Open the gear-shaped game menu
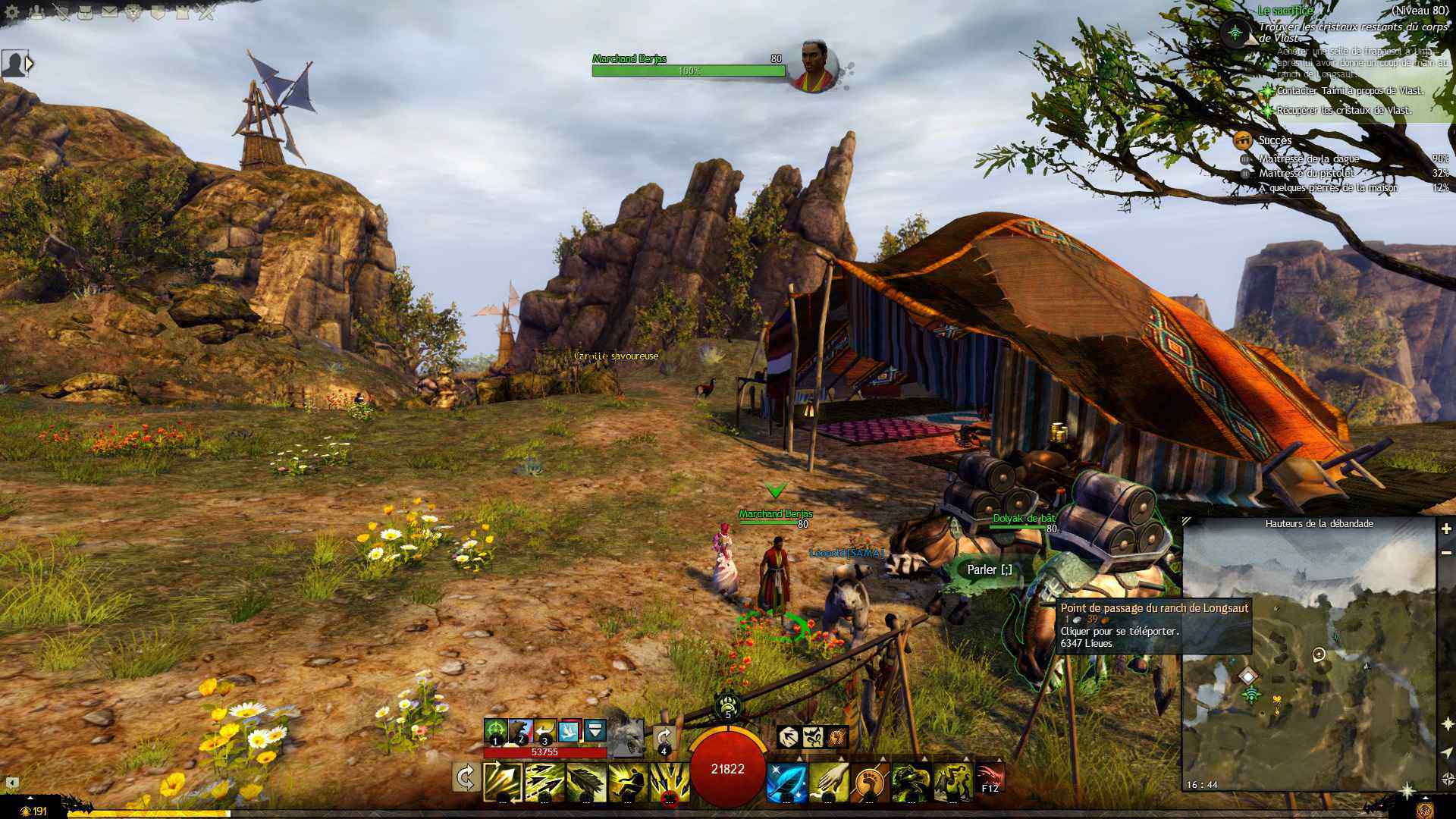 point(12,12)
